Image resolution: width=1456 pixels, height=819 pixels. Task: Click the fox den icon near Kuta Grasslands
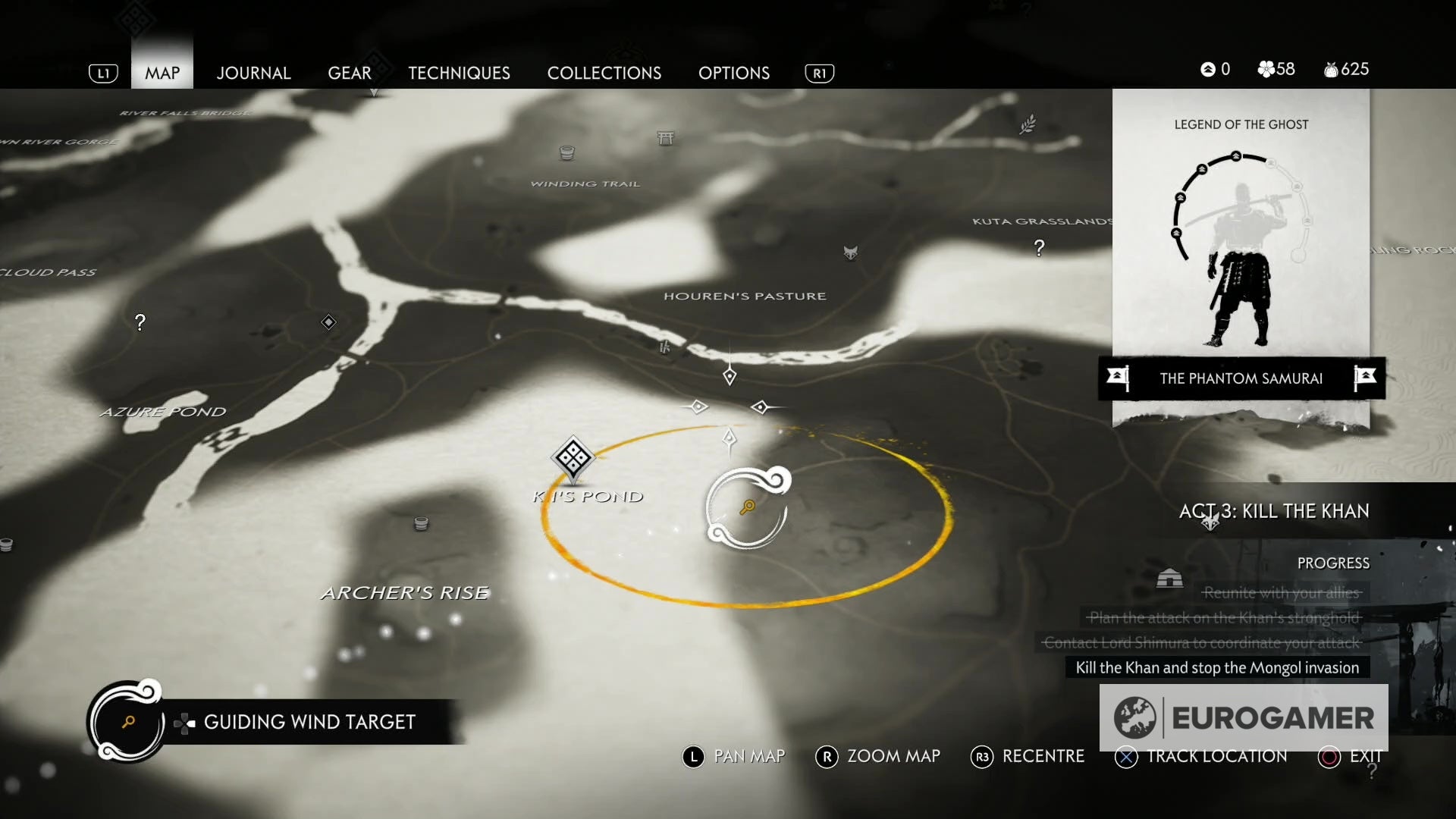[851, 253]
